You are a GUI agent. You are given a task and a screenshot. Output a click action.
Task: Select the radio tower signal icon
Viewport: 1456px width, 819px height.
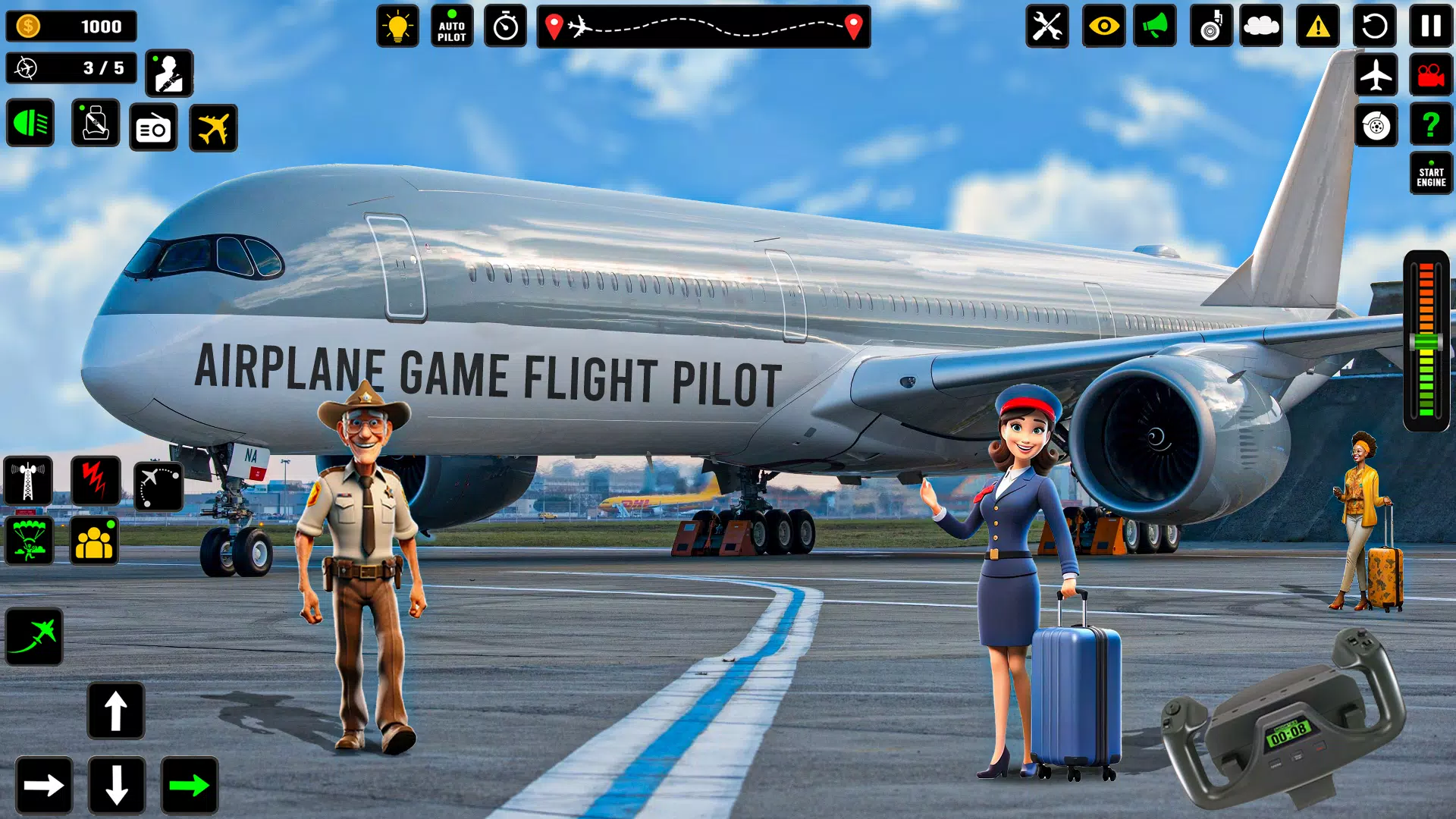[x=28, y=480]
